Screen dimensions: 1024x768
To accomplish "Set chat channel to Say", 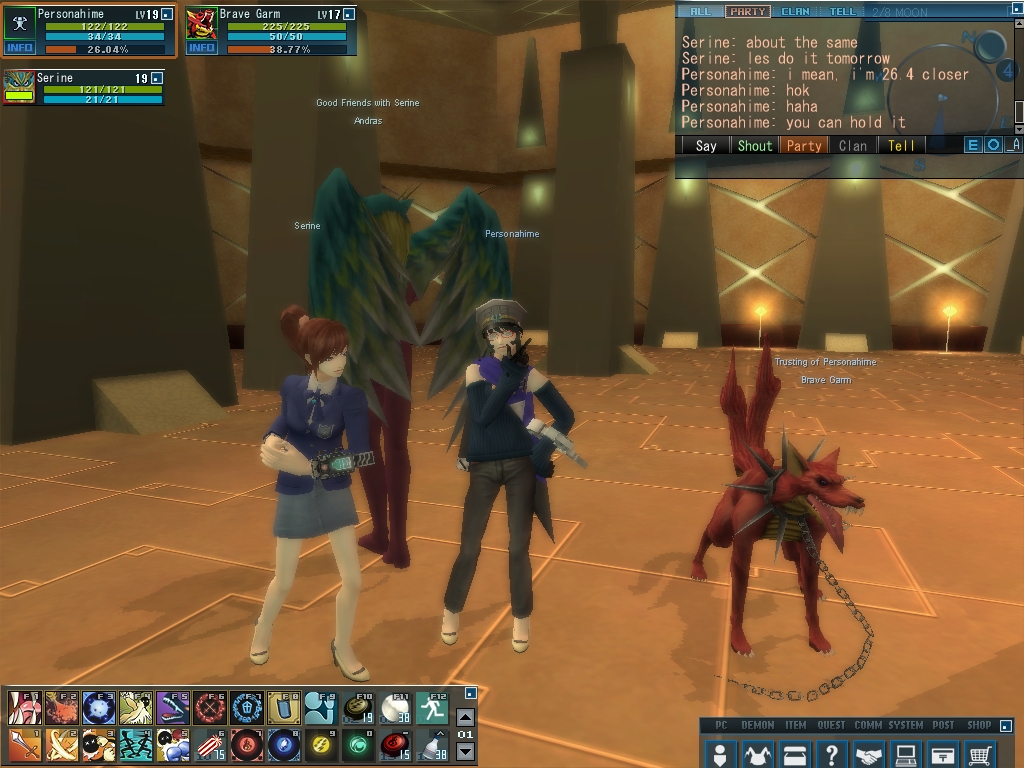I will click(706, 145).
